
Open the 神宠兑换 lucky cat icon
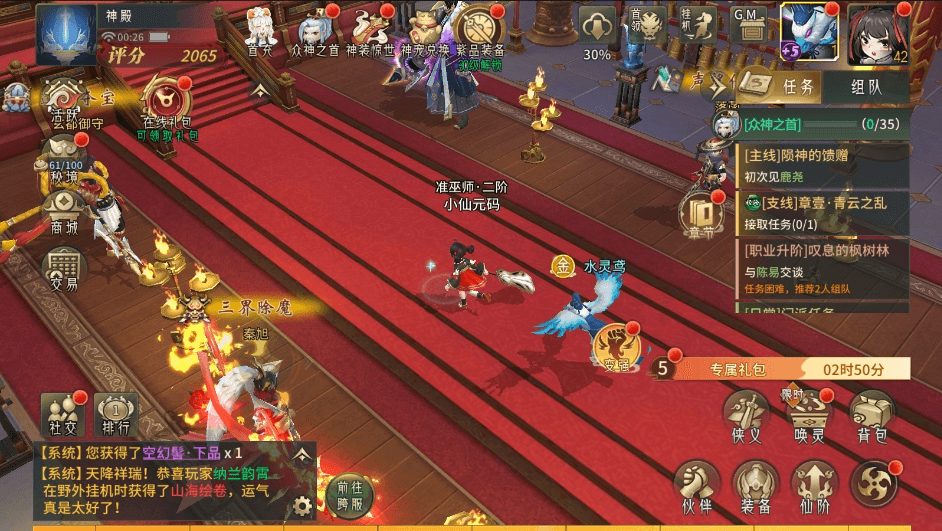pyautogui.click(x=424, y=28)
